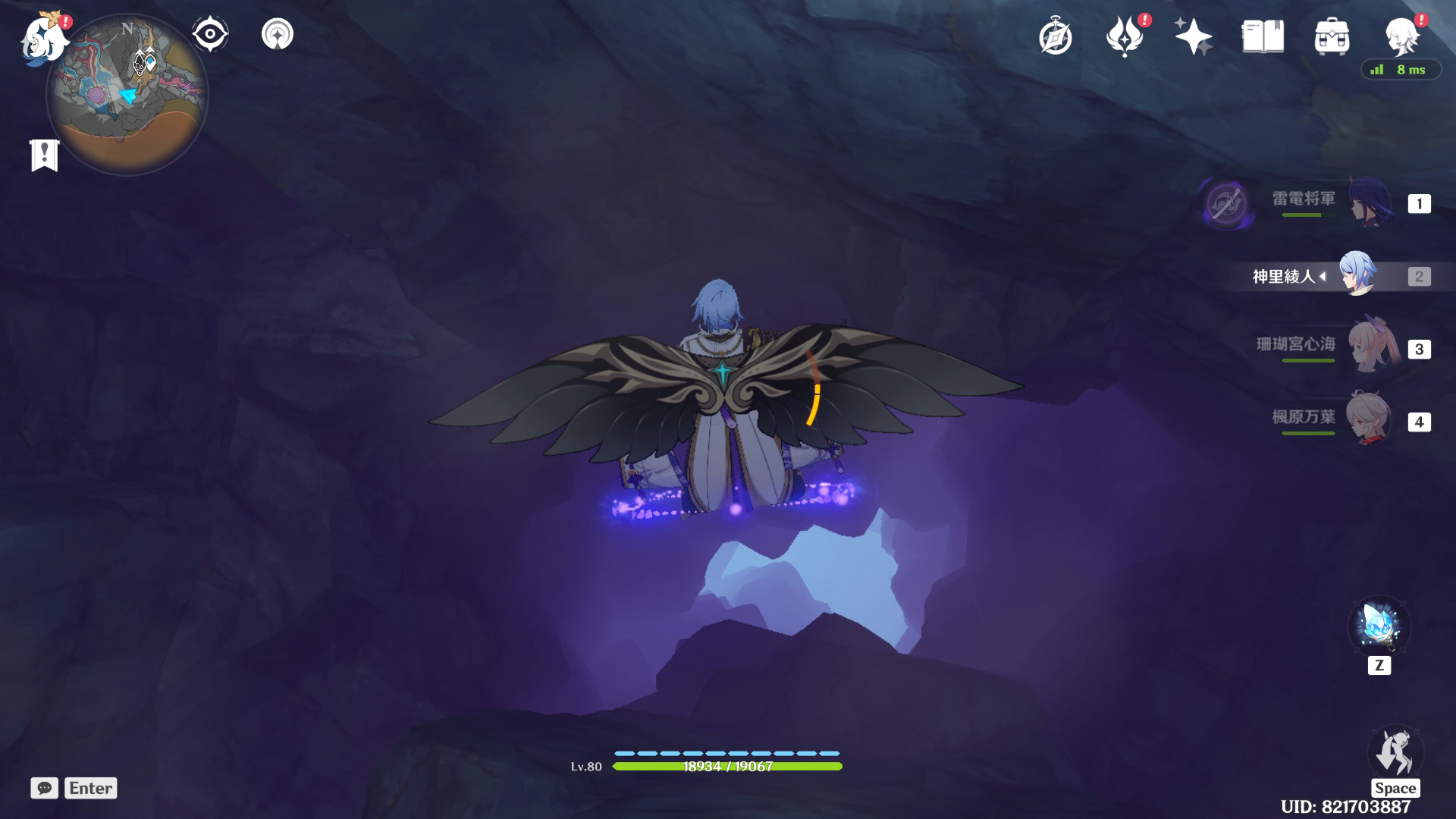
Task: Toggle elemental sight eye icon
Action: [x=210, y=34]
